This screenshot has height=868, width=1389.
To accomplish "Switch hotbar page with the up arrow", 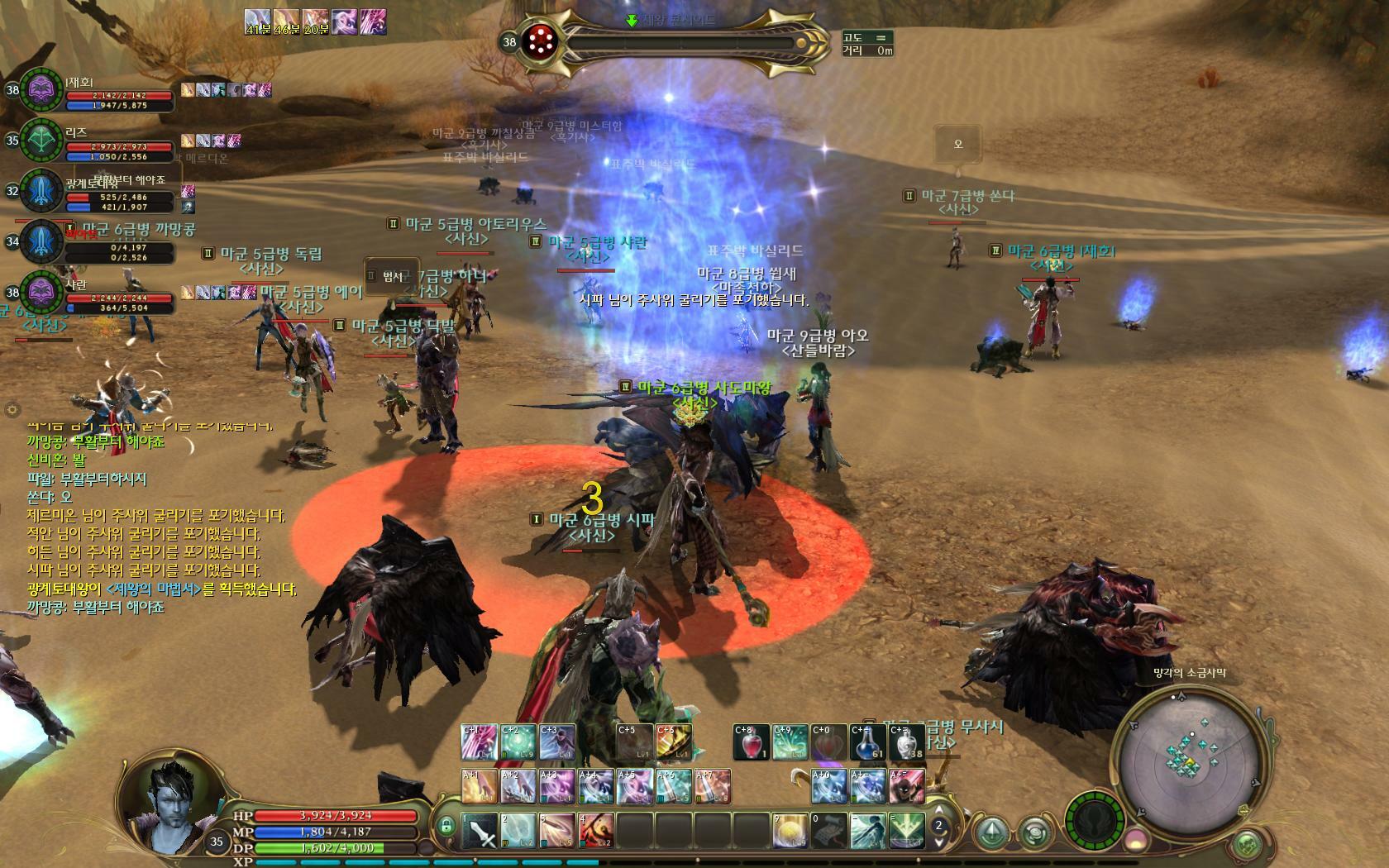I will [x=938, y=812].
